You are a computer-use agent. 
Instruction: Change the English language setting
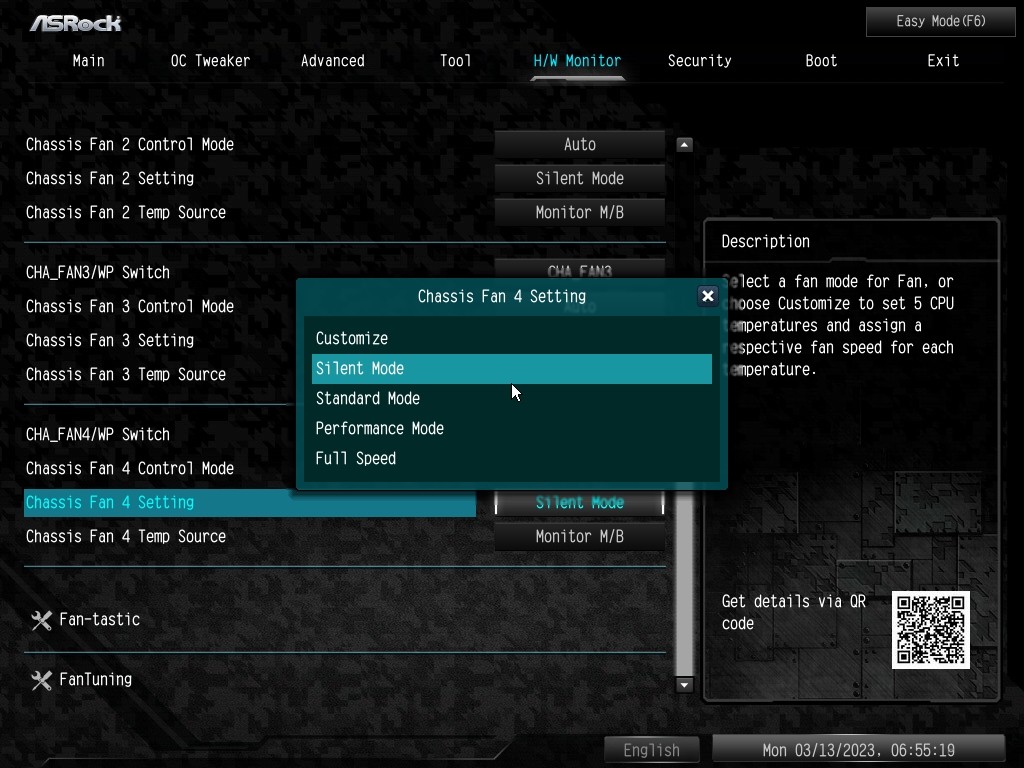(x=651, y=750)
